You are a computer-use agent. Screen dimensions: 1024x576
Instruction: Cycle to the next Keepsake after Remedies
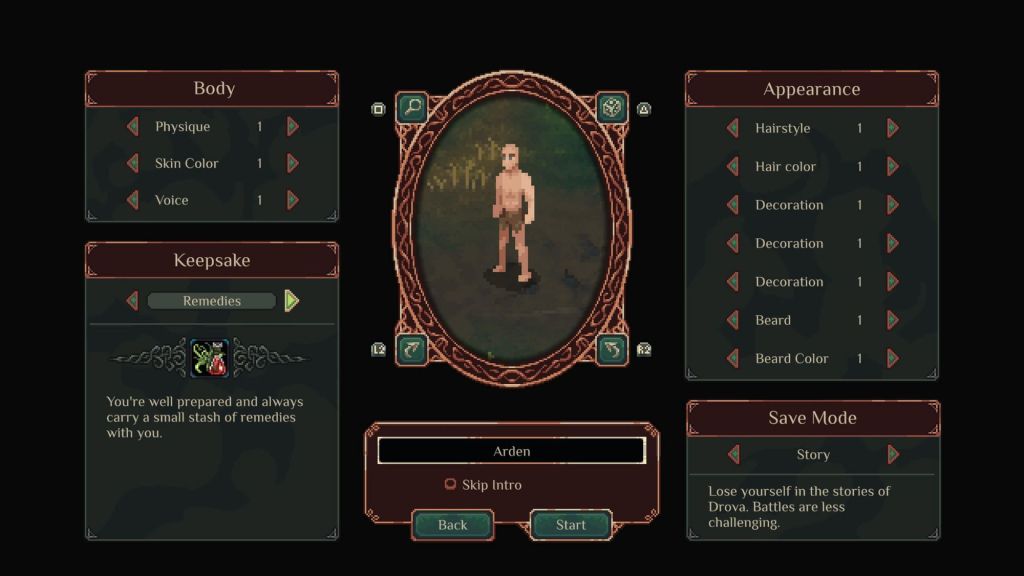[x=291, y=301]
